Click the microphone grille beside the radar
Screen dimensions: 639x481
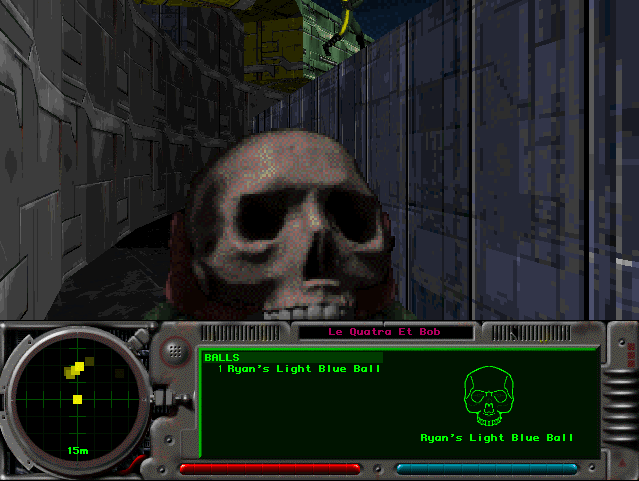pos(176,350)
